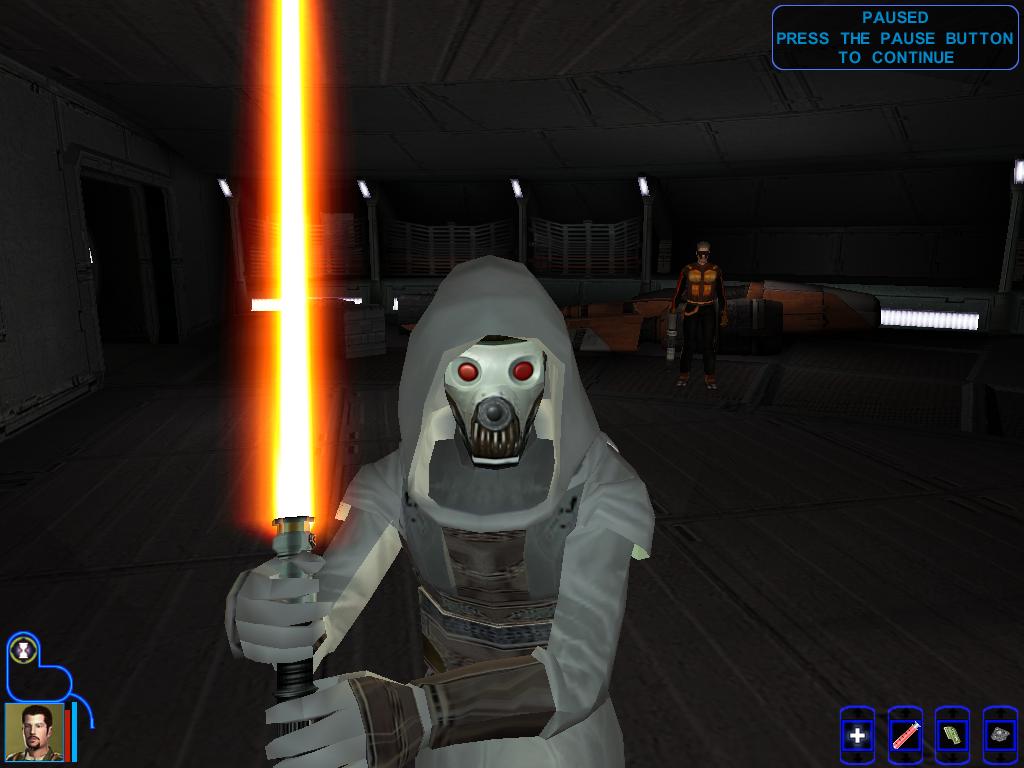Screen dimensions: 1024x768
Task: Select the bearded character portrait
Action: coord(34,731)
